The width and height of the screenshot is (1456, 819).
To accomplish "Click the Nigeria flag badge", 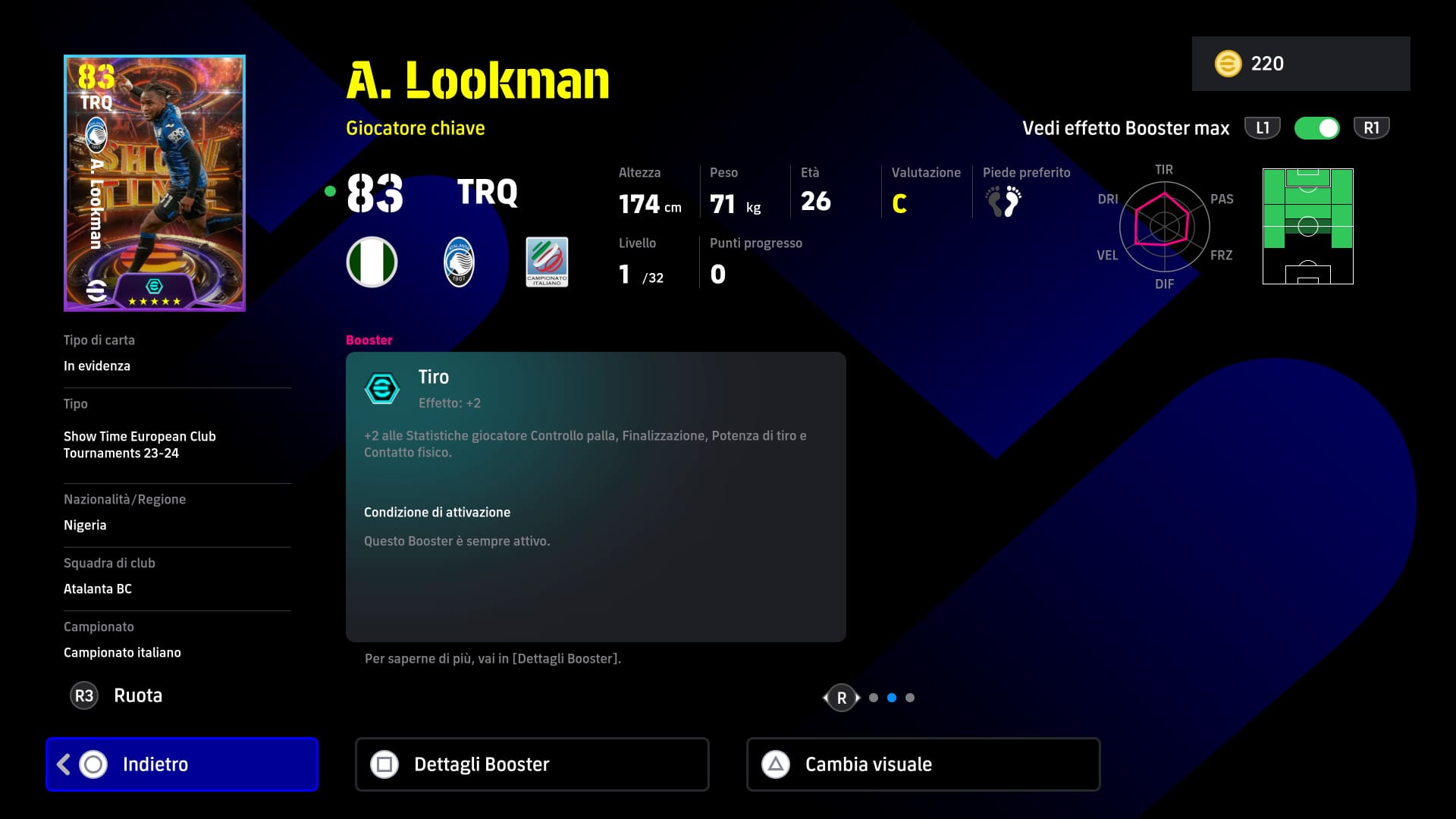I will (372, 262).
